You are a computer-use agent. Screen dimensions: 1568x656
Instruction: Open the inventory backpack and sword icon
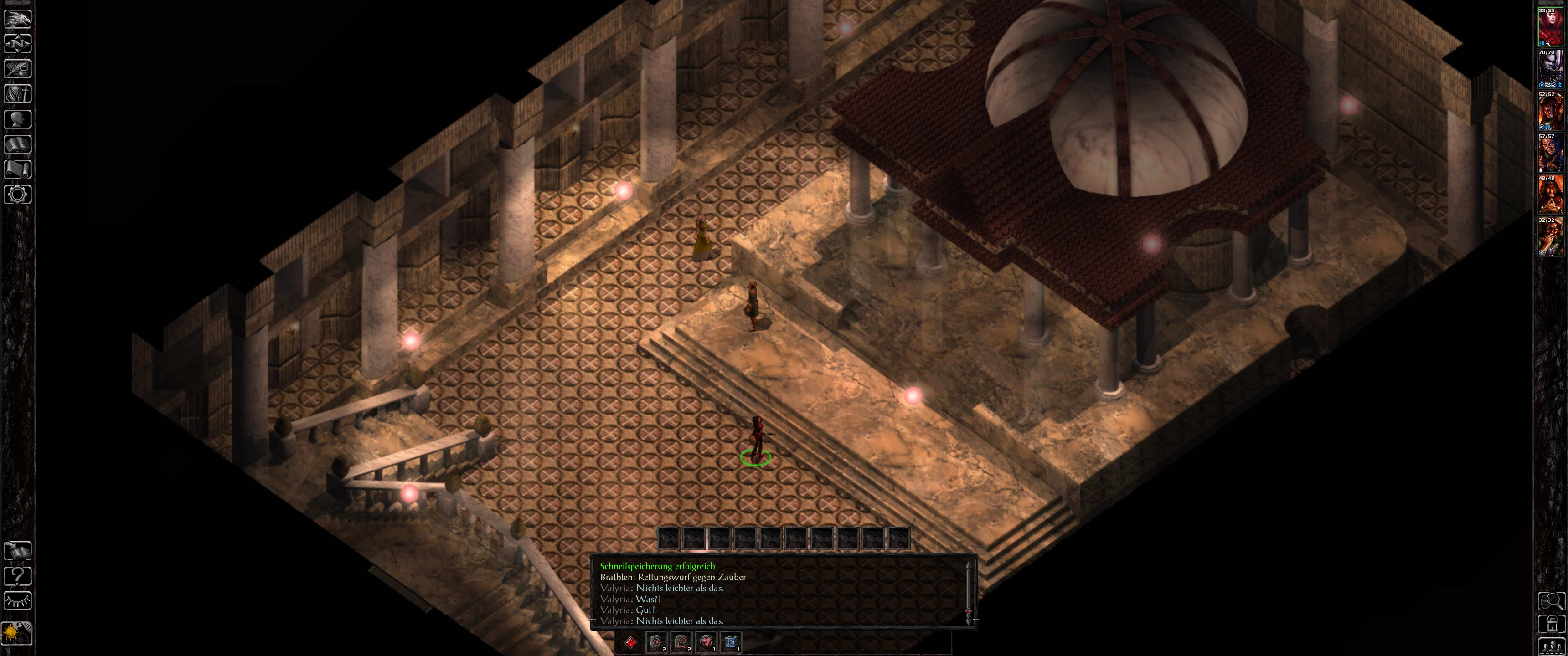tap(18, 94)
